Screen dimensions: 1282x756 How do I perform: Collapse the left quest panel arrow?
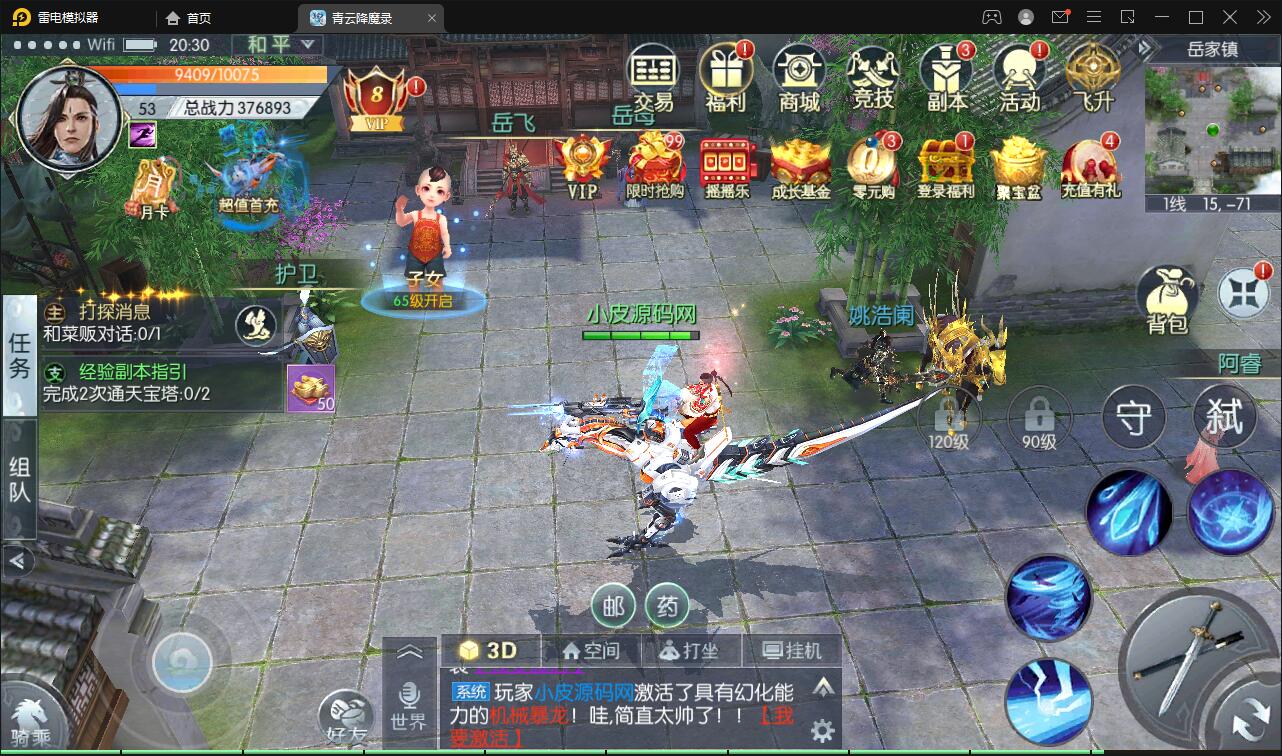click(16, 561)
